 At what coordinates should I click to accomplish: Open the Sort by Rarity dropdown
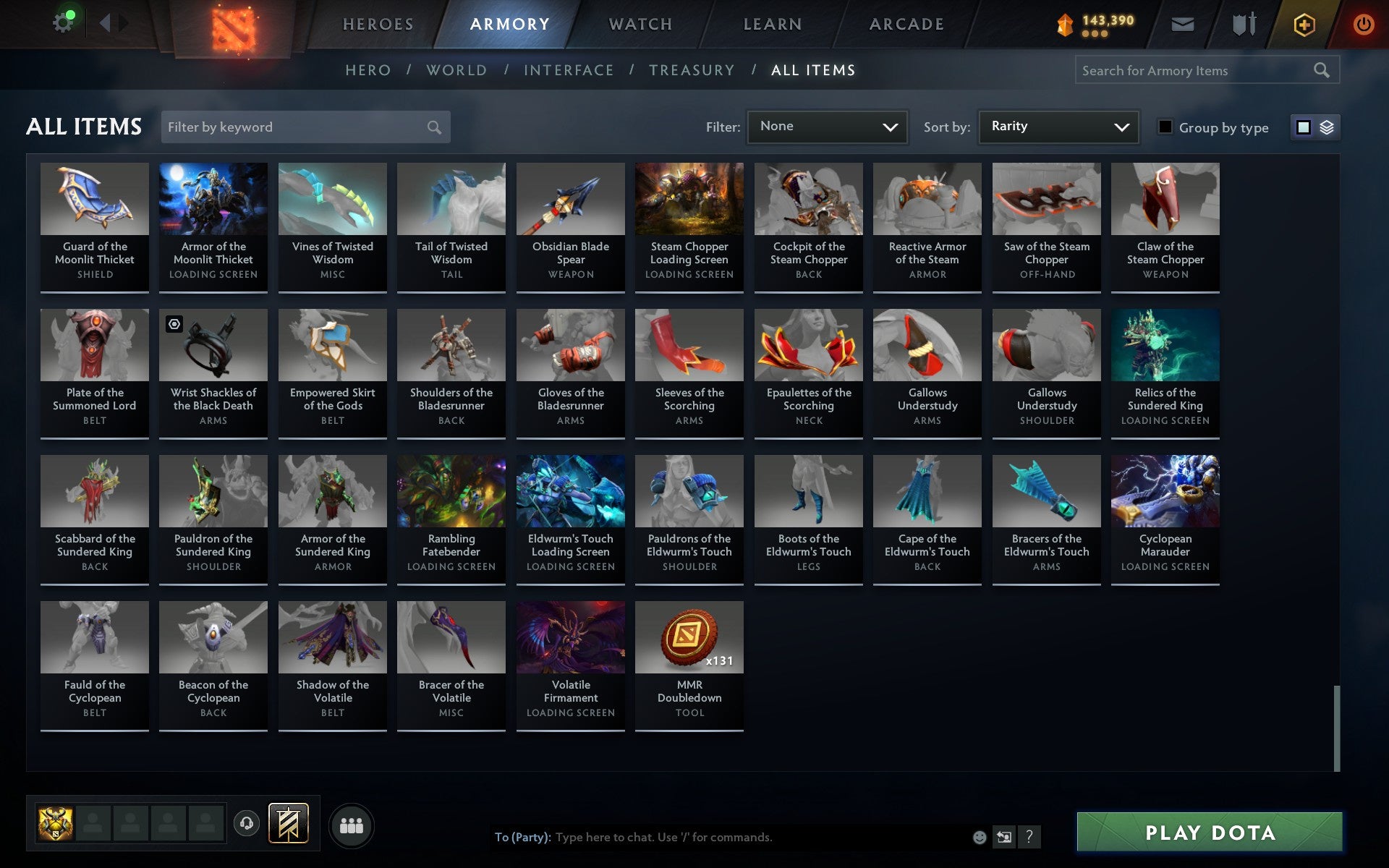click(1058, 127)
